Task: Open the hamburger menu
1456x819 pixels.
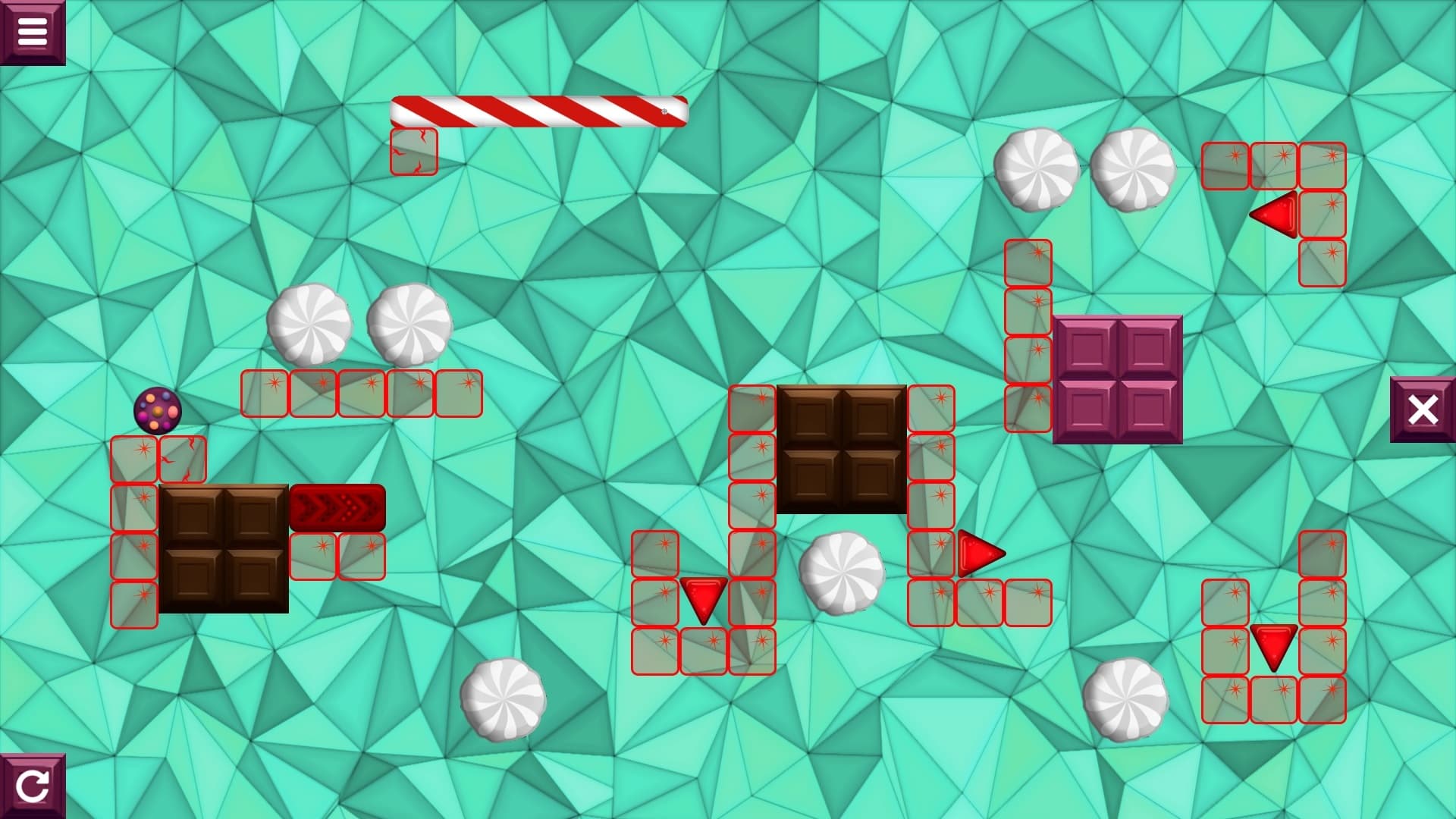Action: click(32, 30)
